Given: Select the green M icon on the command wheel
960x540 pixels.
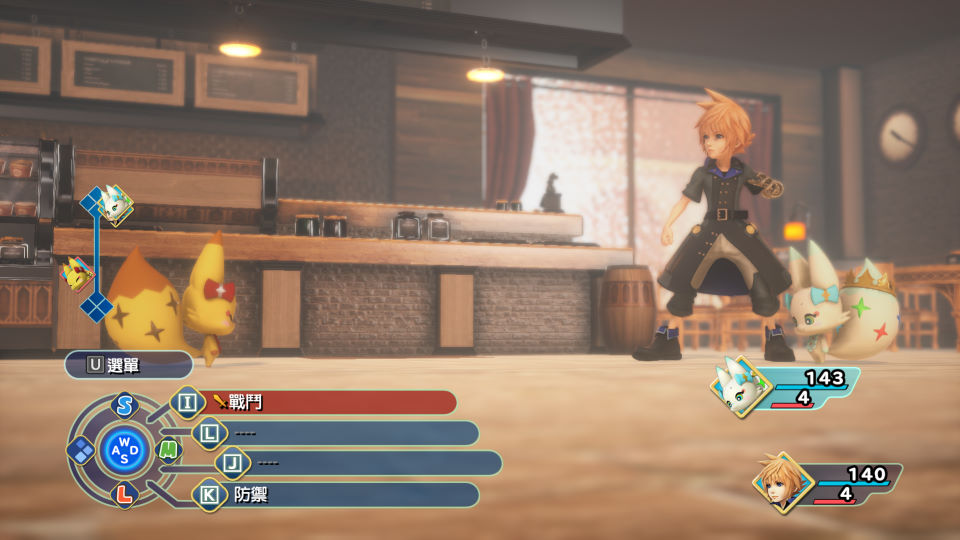Looking at the screenshot, I should 170,450.
